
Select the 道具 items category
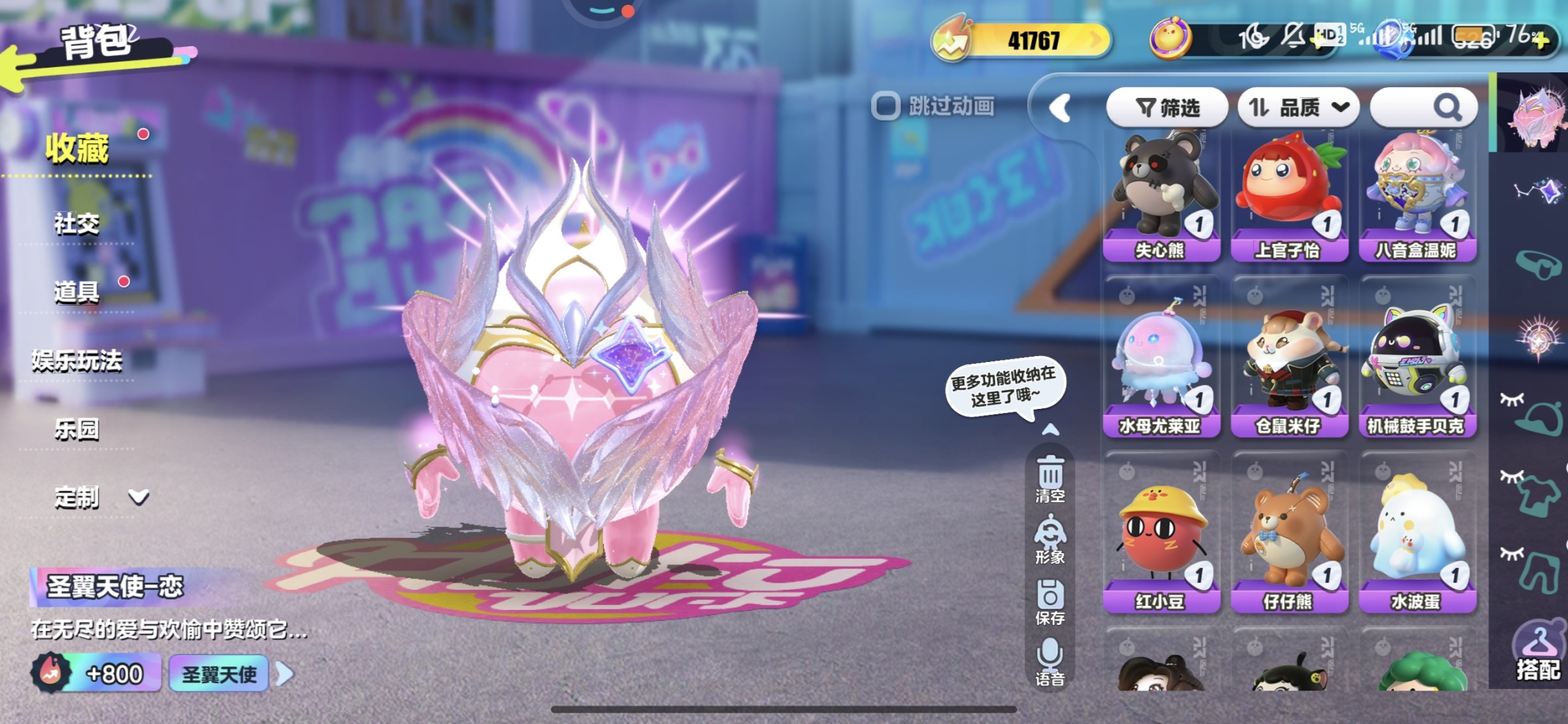click(77, 292)
